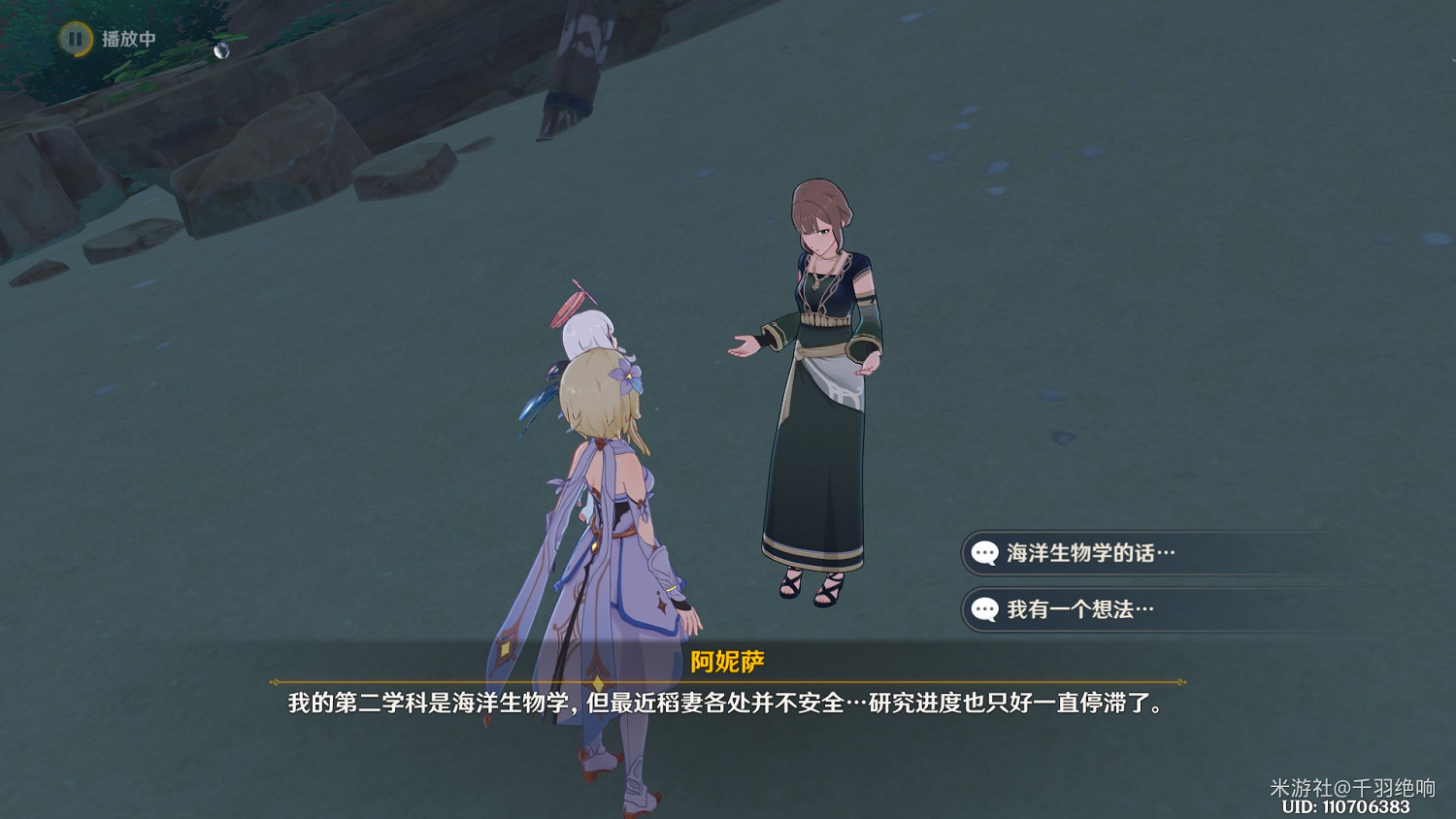Click the chat bubble of the top dialogue choice
The image size is (1456, 819).
tap(984, 554)
